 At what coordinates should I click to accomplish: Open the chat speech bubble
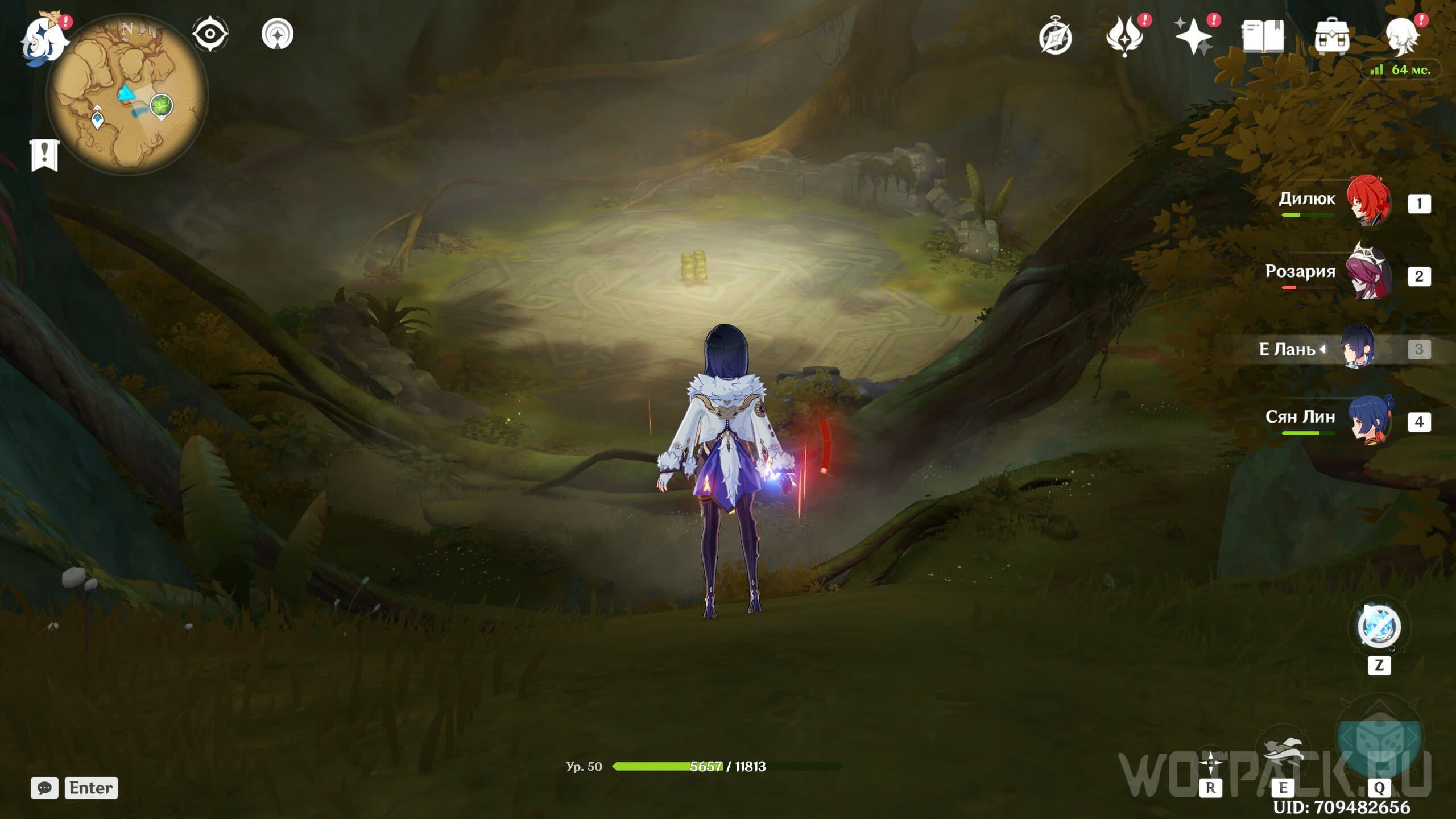click(x=44, y=788)
